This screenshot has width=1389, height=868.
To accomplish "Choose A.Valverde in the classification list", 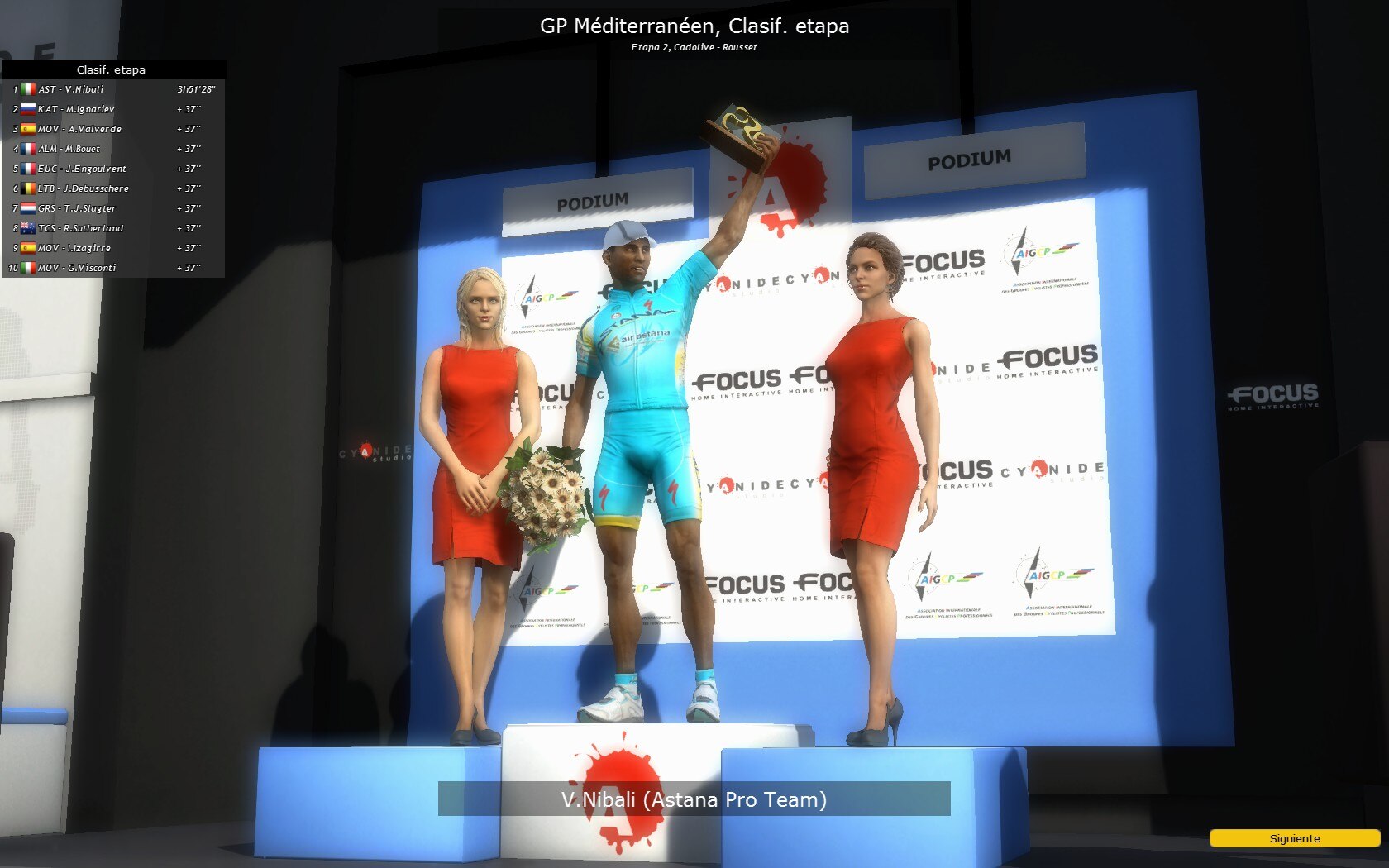I will (x=113, y=129).
